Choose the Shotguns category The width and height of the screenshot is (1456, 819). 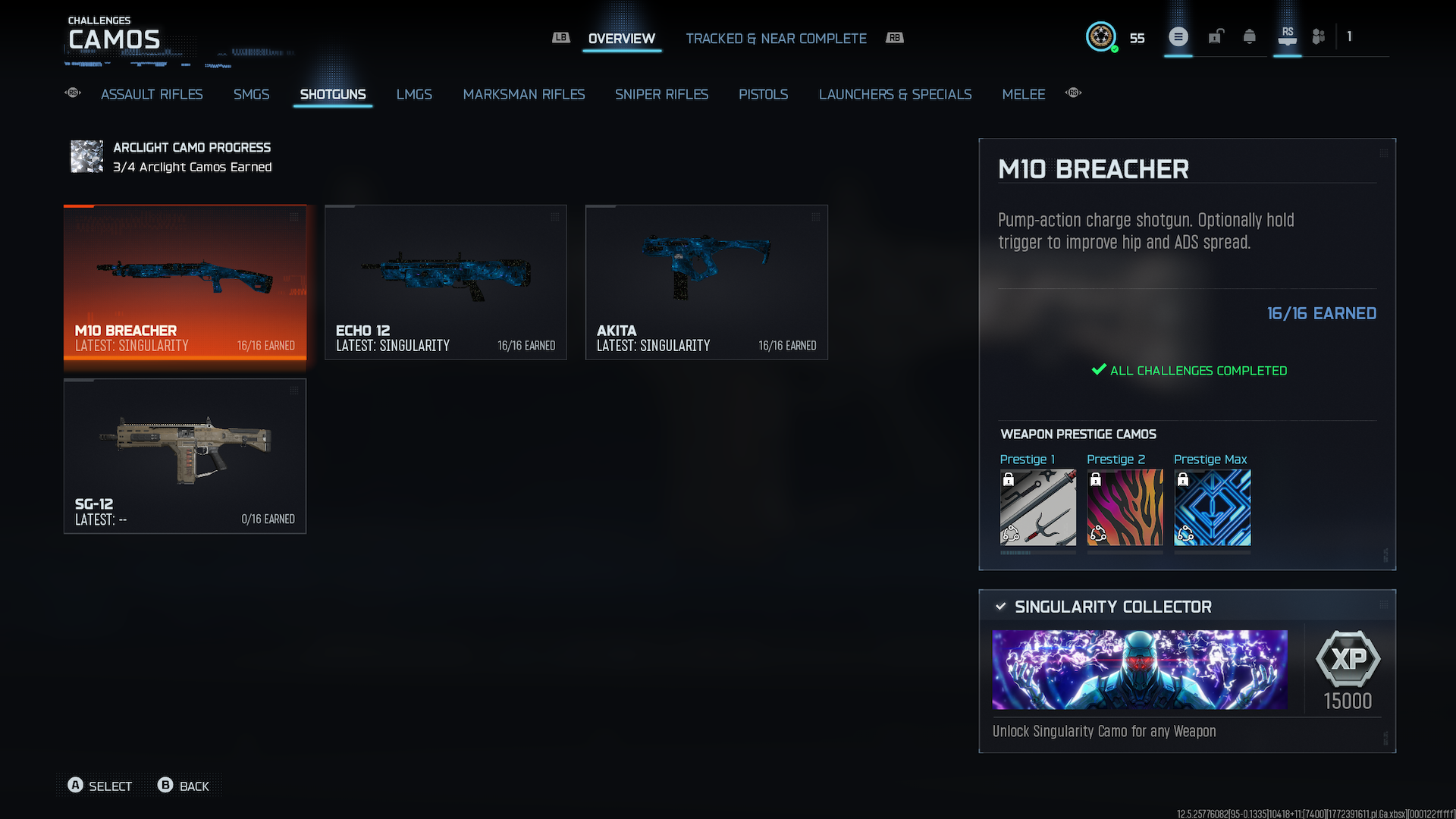pyautogui.click(x=333, y=94)
